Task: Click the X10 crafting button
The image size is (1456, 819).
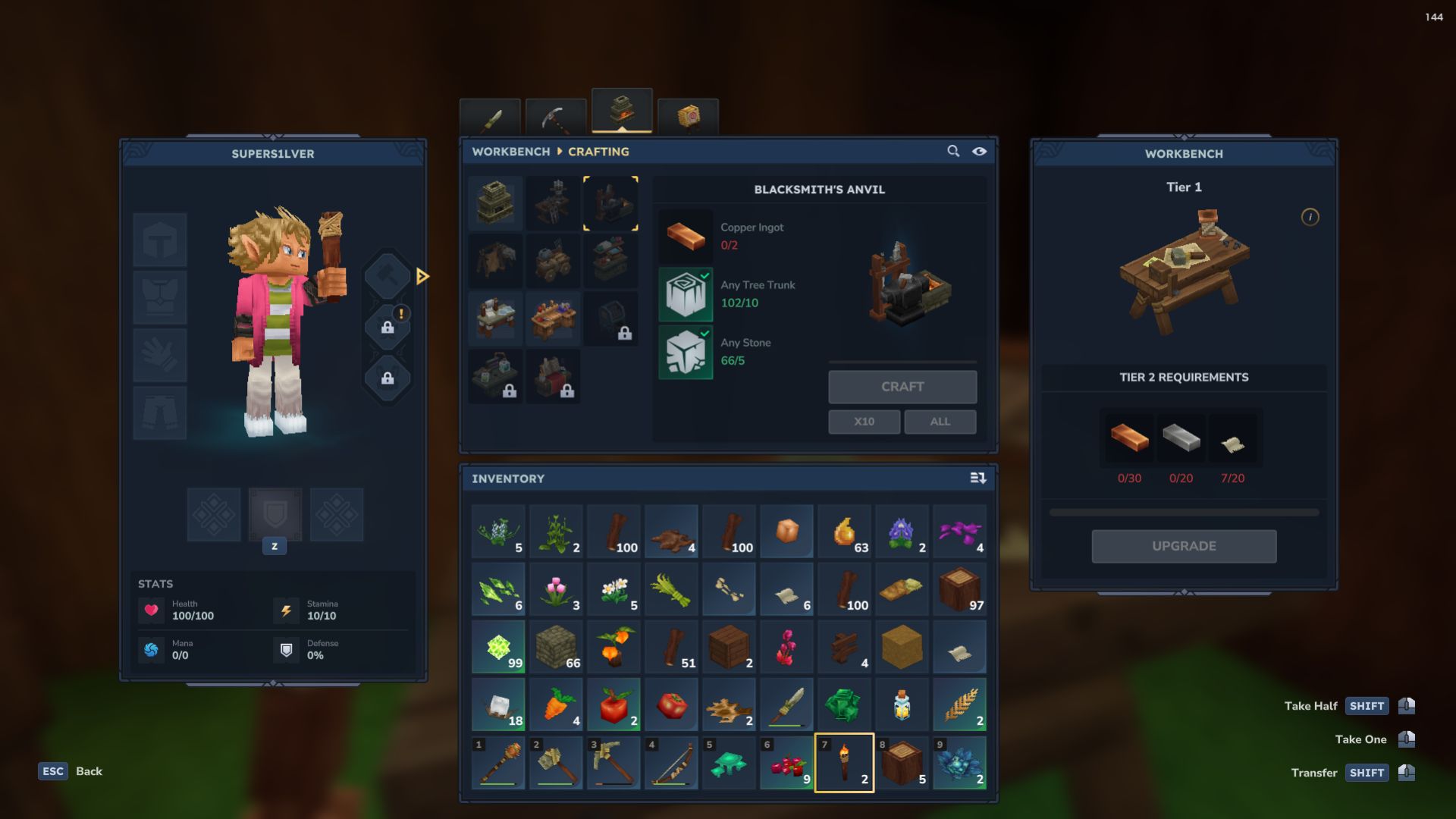Action: (x=864, y=421)
